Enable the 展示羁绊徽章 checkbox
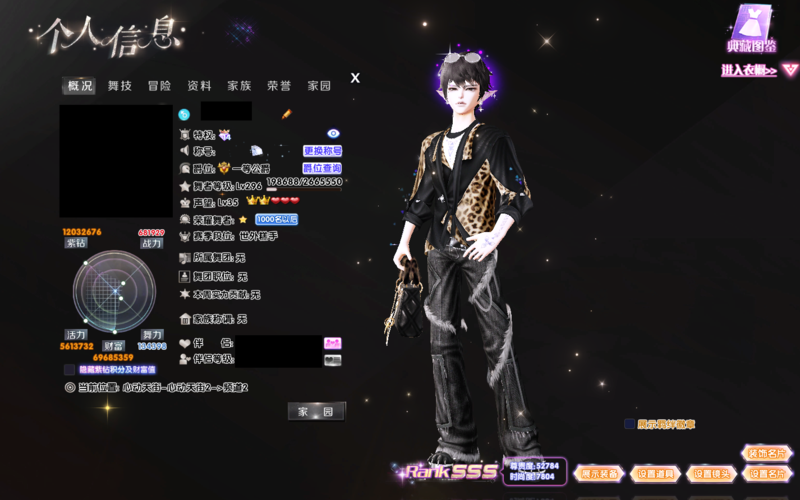 point(630,424)
